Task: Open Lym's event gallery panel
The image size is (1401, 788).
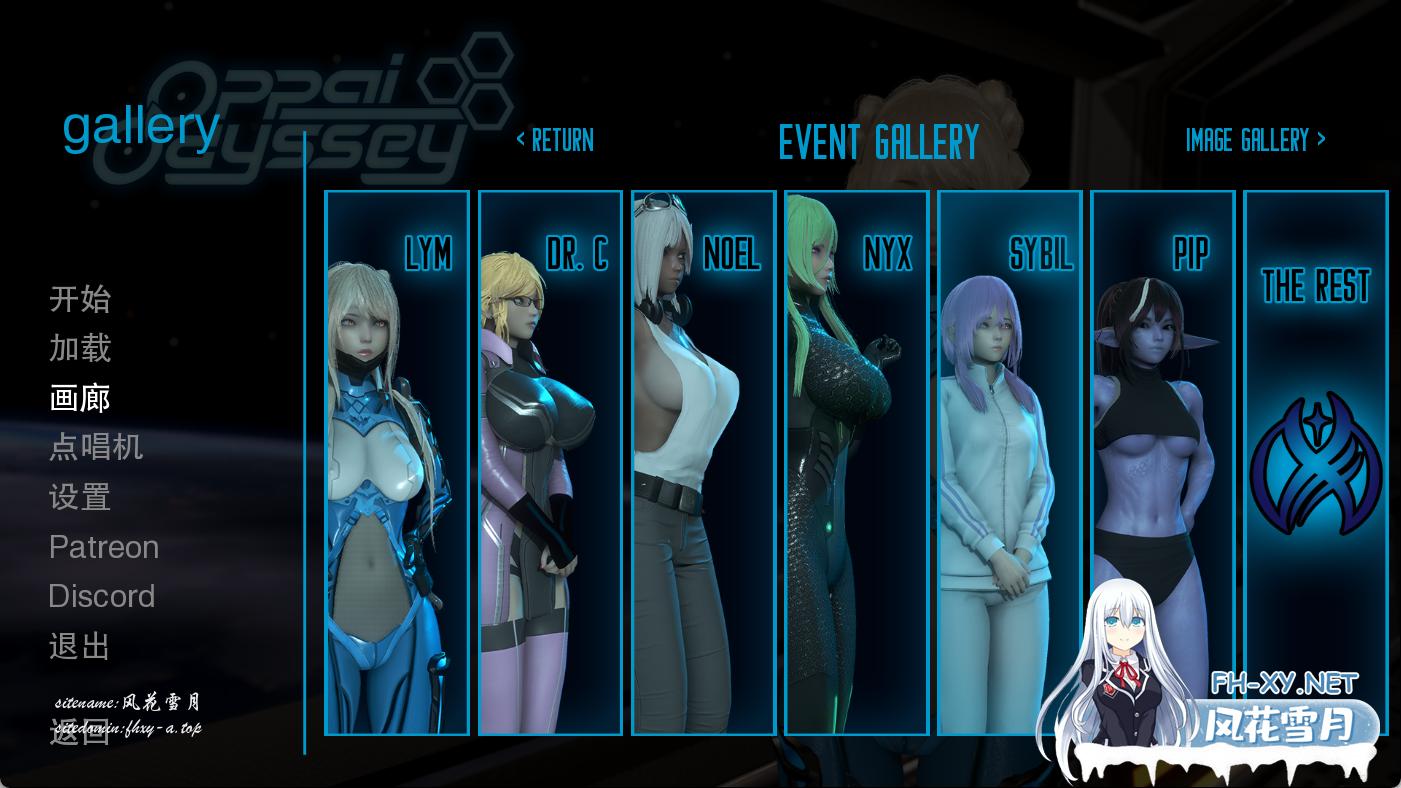Action: [x=397, y=463]
